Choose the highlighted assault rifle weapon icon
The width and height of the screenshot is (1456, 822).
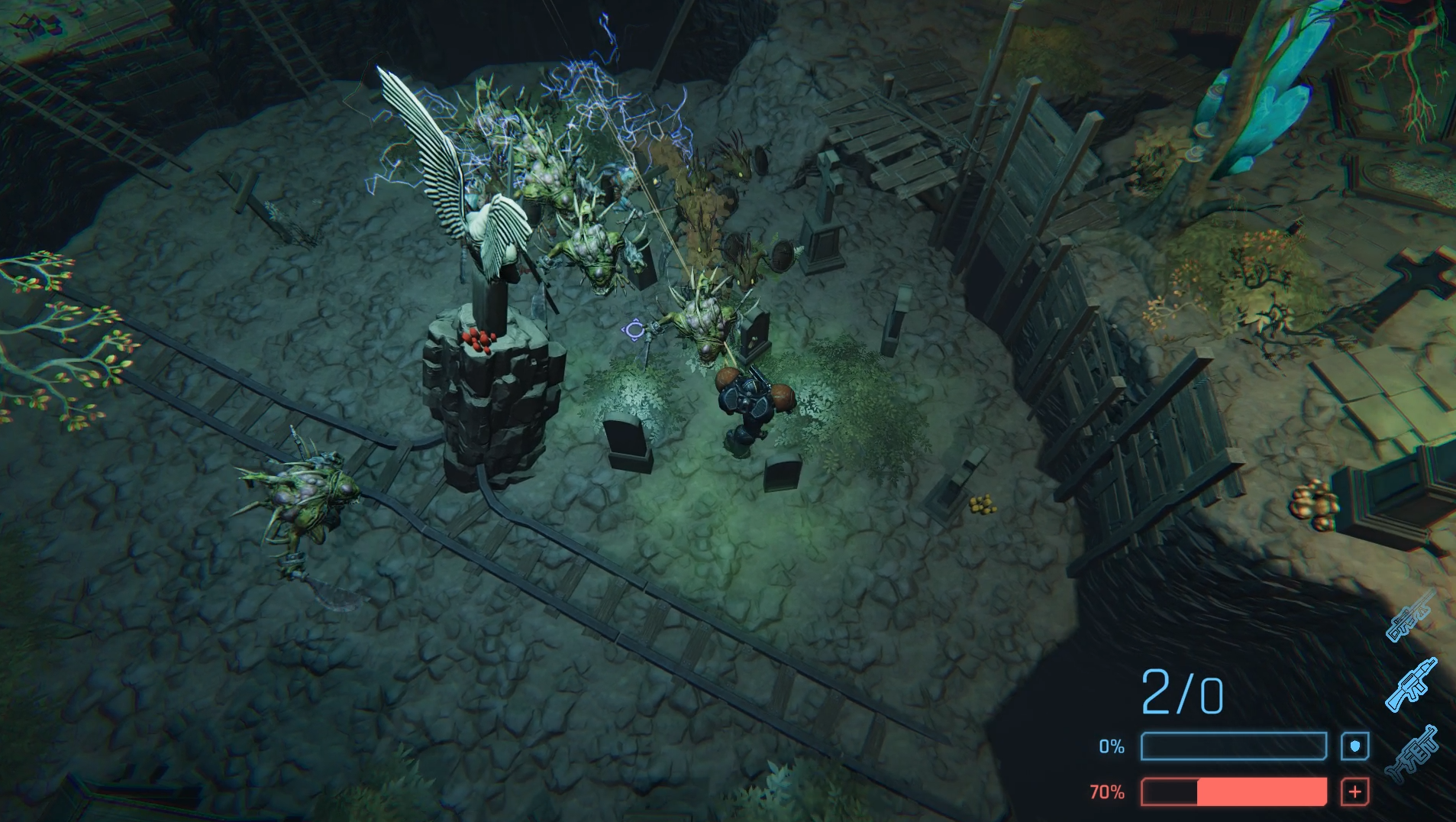pos(1411,684)
